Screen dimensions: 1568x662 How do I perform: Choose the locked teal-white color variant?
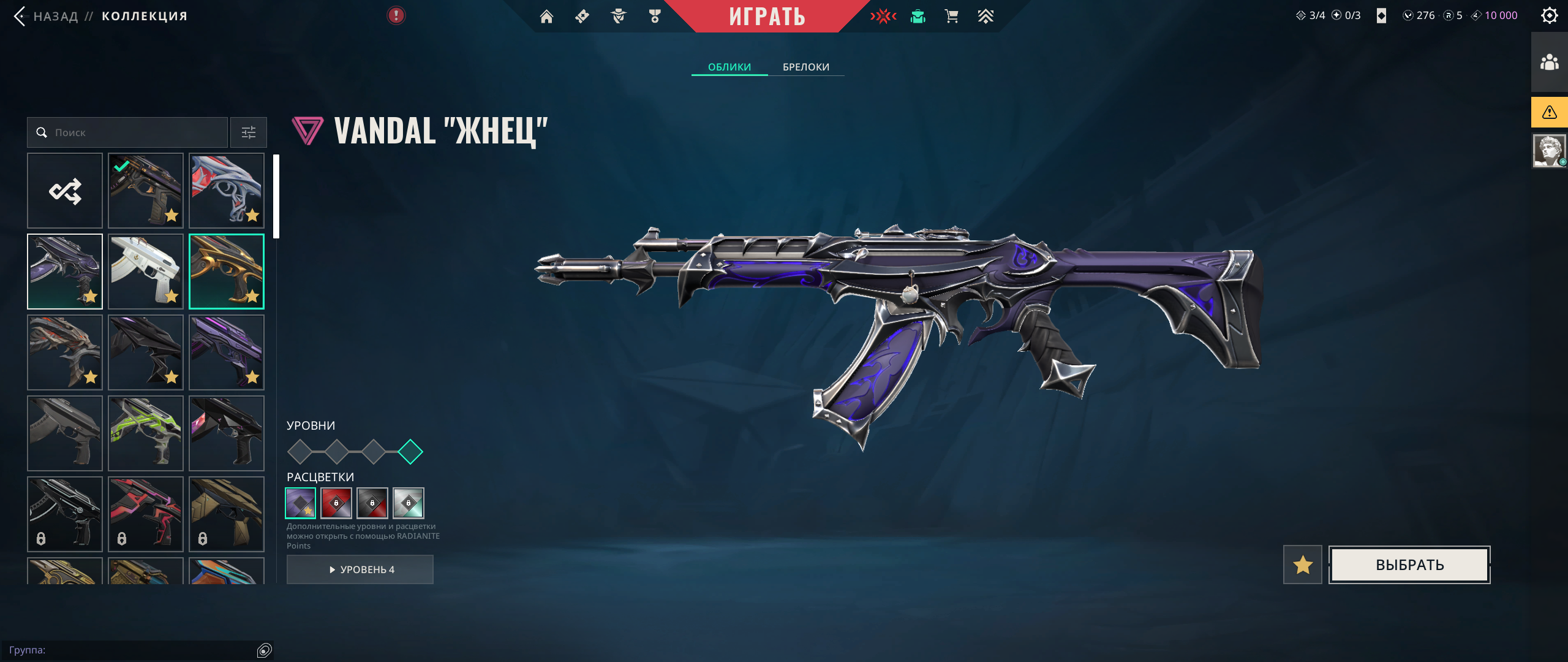pos(409,503)
